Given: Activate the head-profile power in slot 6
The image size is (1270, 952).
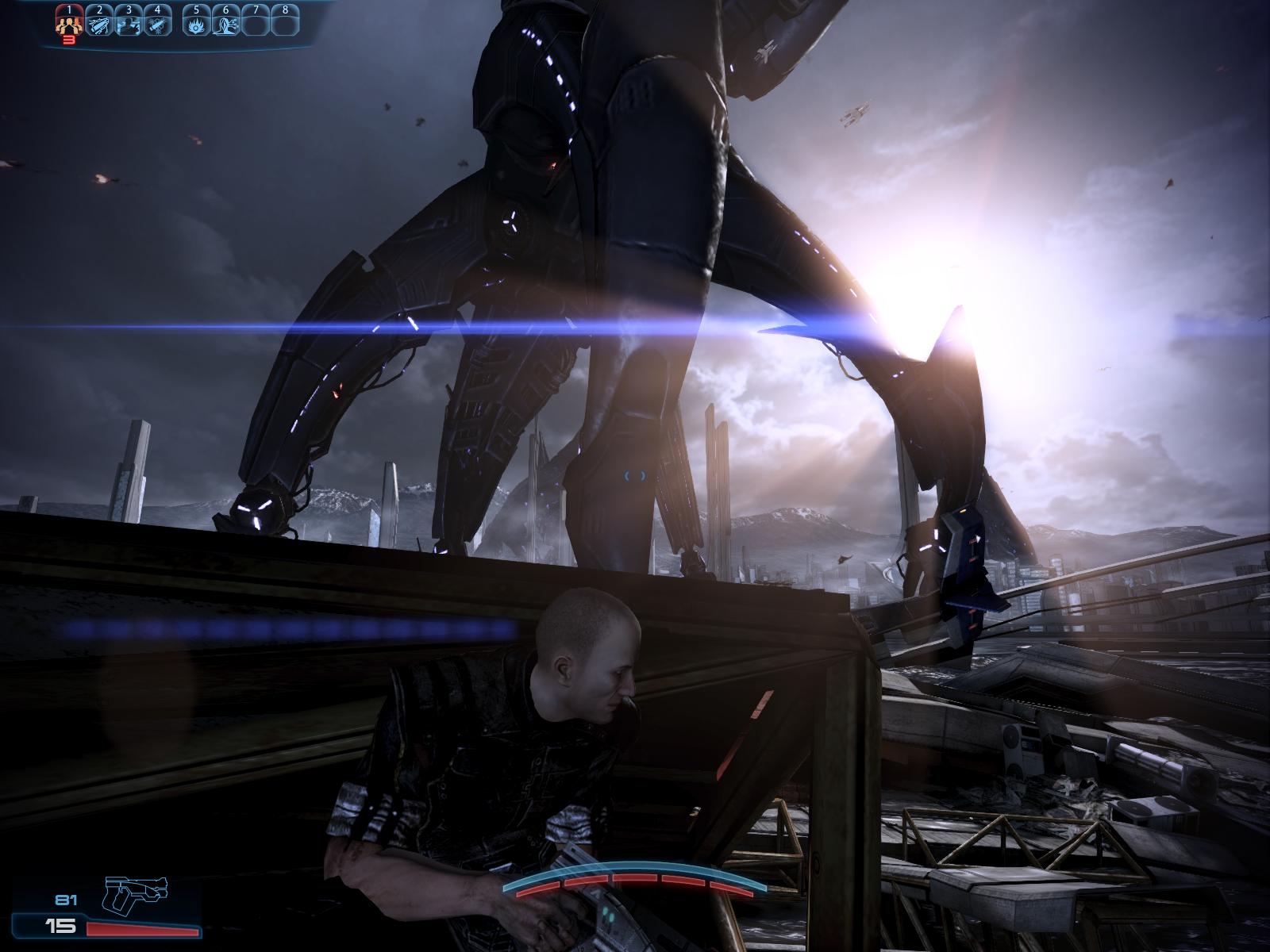Looking at the screenshot, I should click(x=225, y=25).
